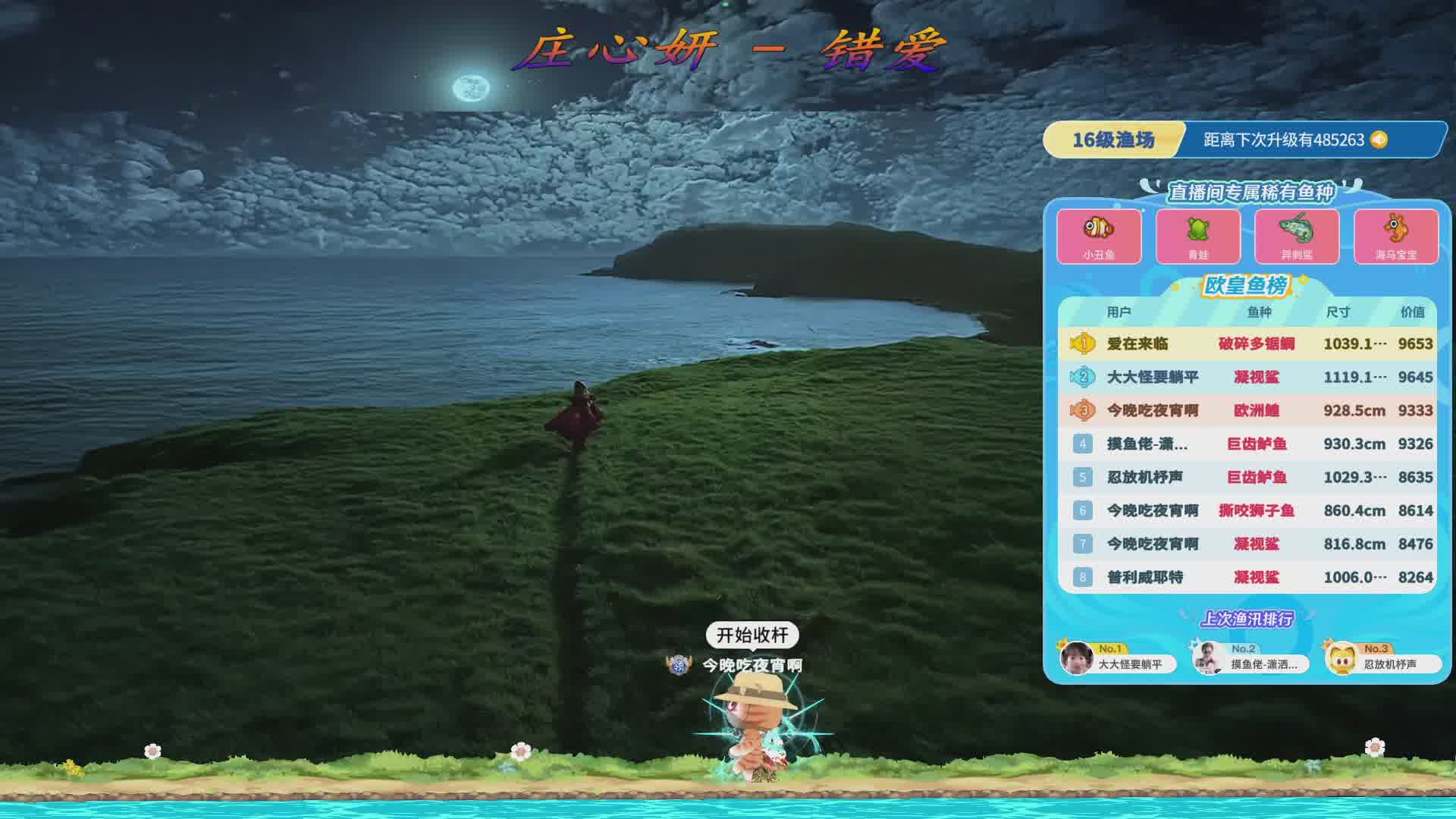
Task: Click the 欧皇鱼榜 leaderboard title
Action: pos(1246,285)
